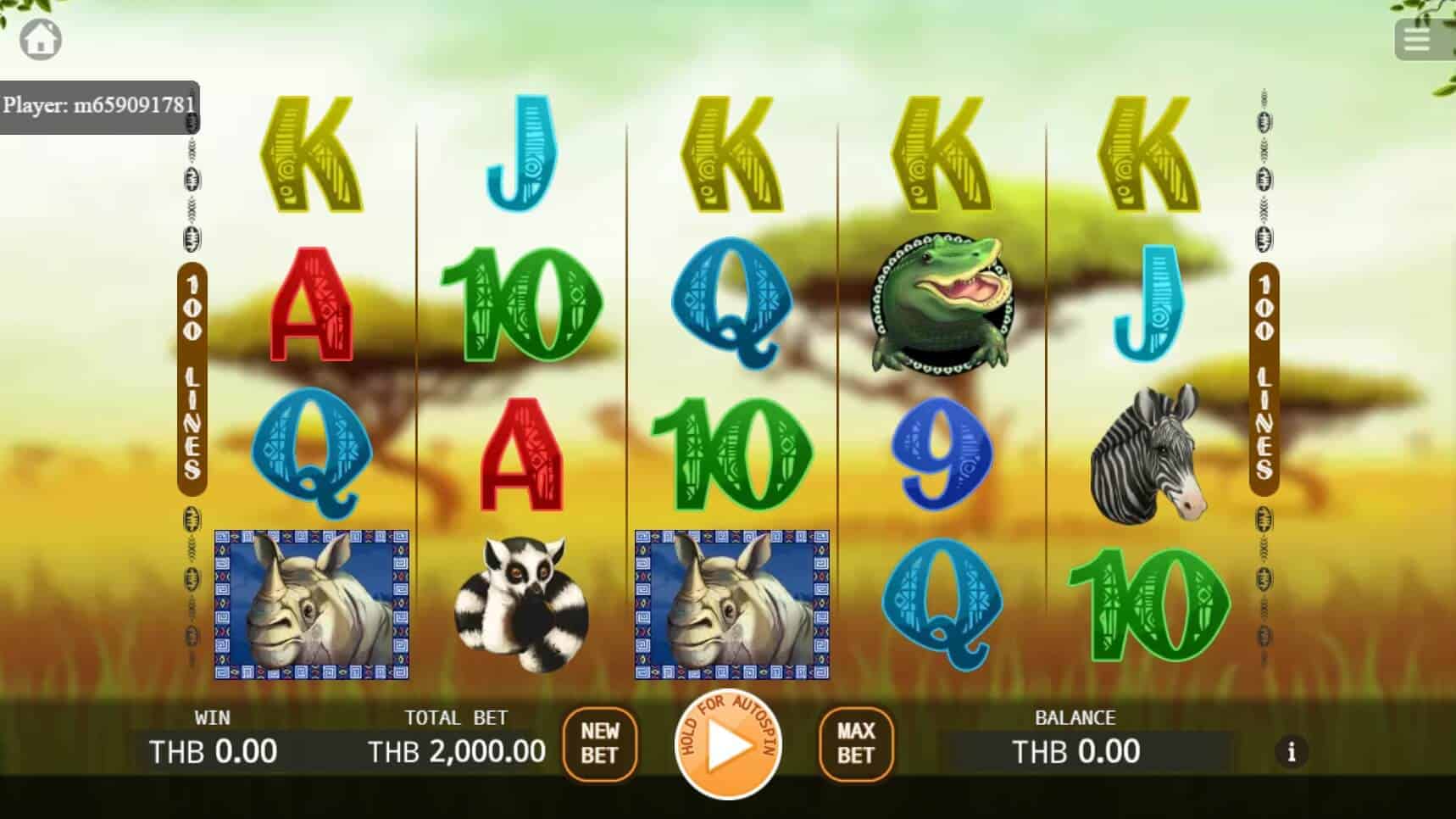Click the left 100 Lines banner
The height and width of the screenshot is (819, 1456).
192,382
